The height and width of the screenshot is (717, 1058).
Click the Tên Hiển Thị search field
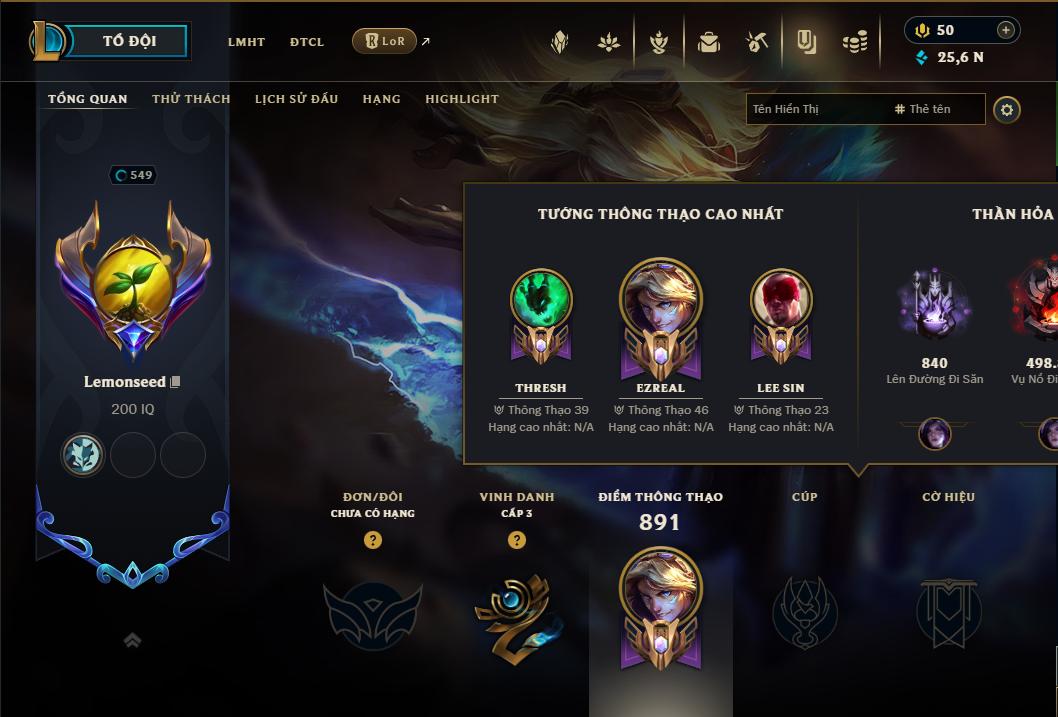(x=815, y=109)
